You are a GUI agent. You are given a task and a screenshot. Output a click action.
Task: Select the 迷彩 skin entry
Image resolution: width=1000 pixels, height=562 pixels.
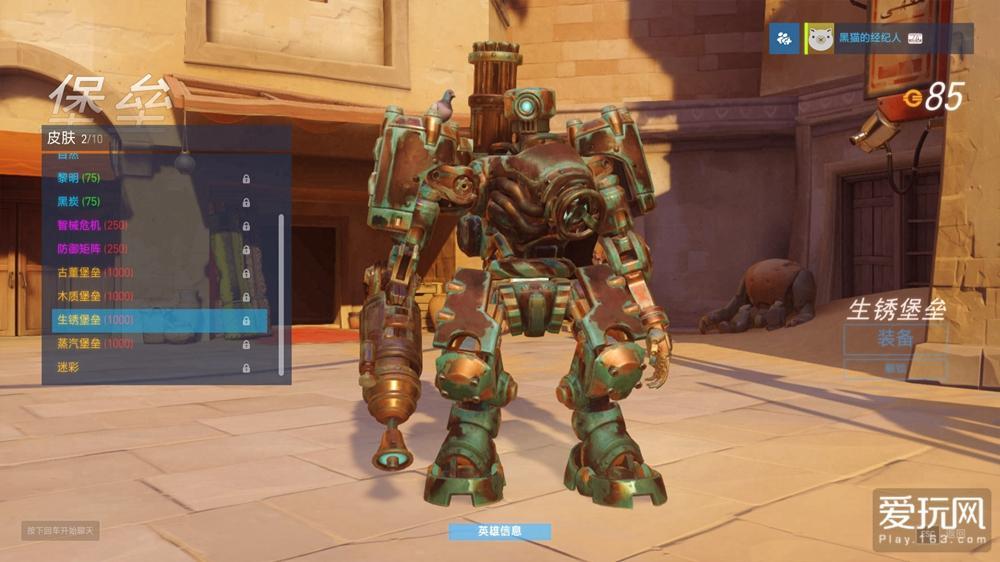150,367
